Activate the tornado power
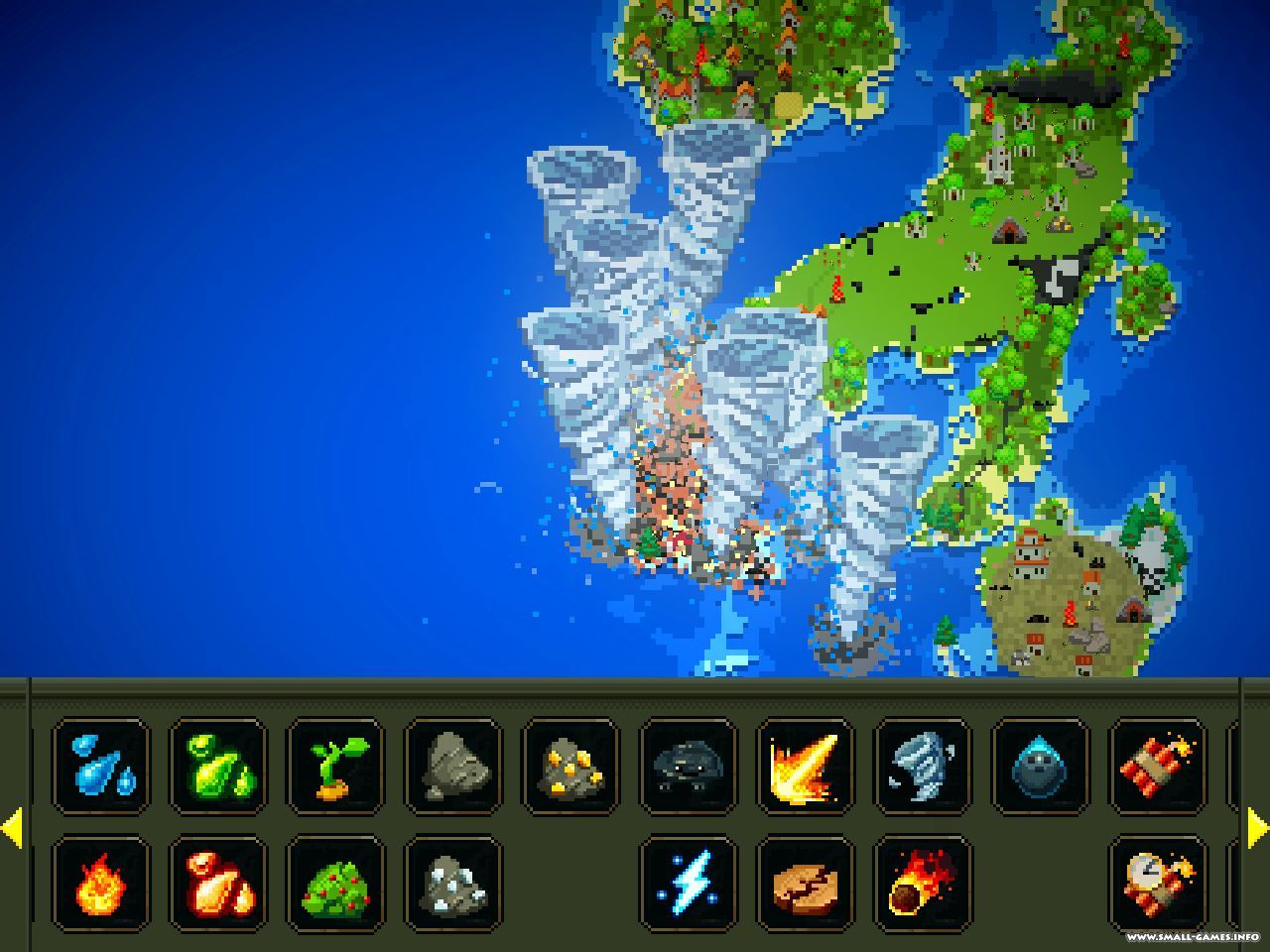Viewport: 1270px width, 952px height. click(x=922, y=768)
